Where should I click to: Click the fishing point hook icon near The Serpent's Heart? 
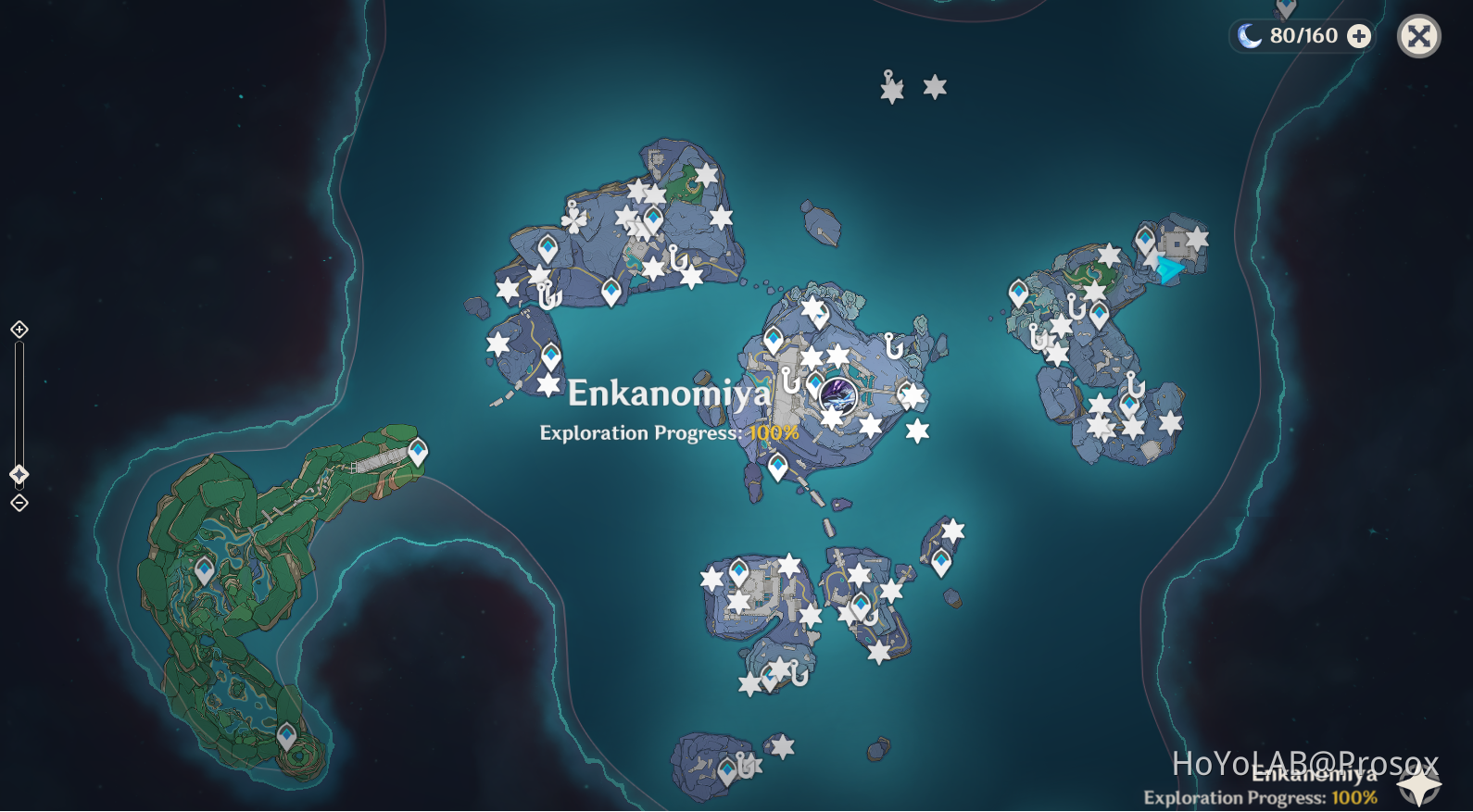[788, 381]
